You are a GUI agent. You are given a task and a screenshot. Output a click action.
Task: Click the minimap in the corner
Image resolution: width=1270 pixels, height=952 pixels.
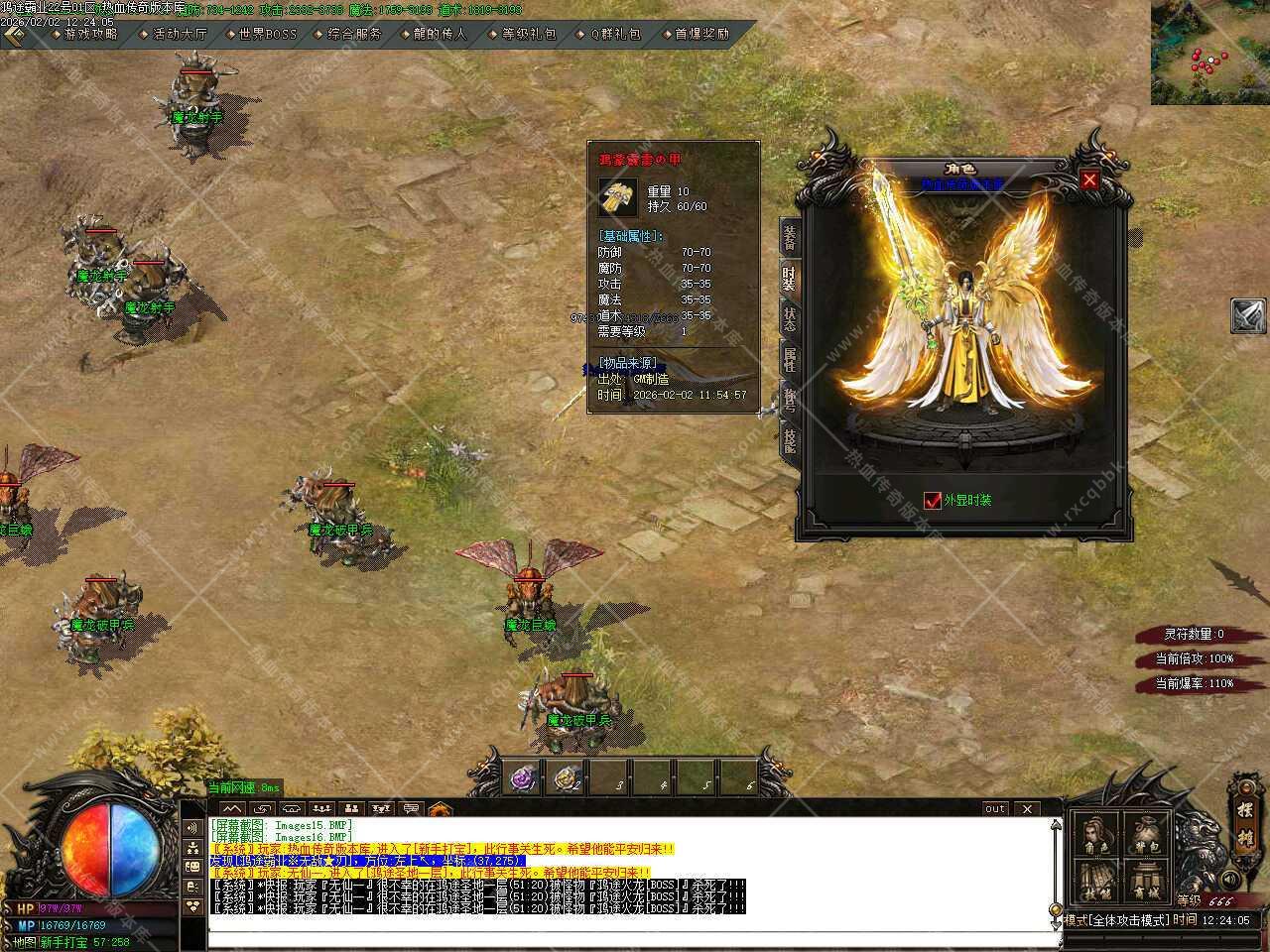coord(1209,53)
